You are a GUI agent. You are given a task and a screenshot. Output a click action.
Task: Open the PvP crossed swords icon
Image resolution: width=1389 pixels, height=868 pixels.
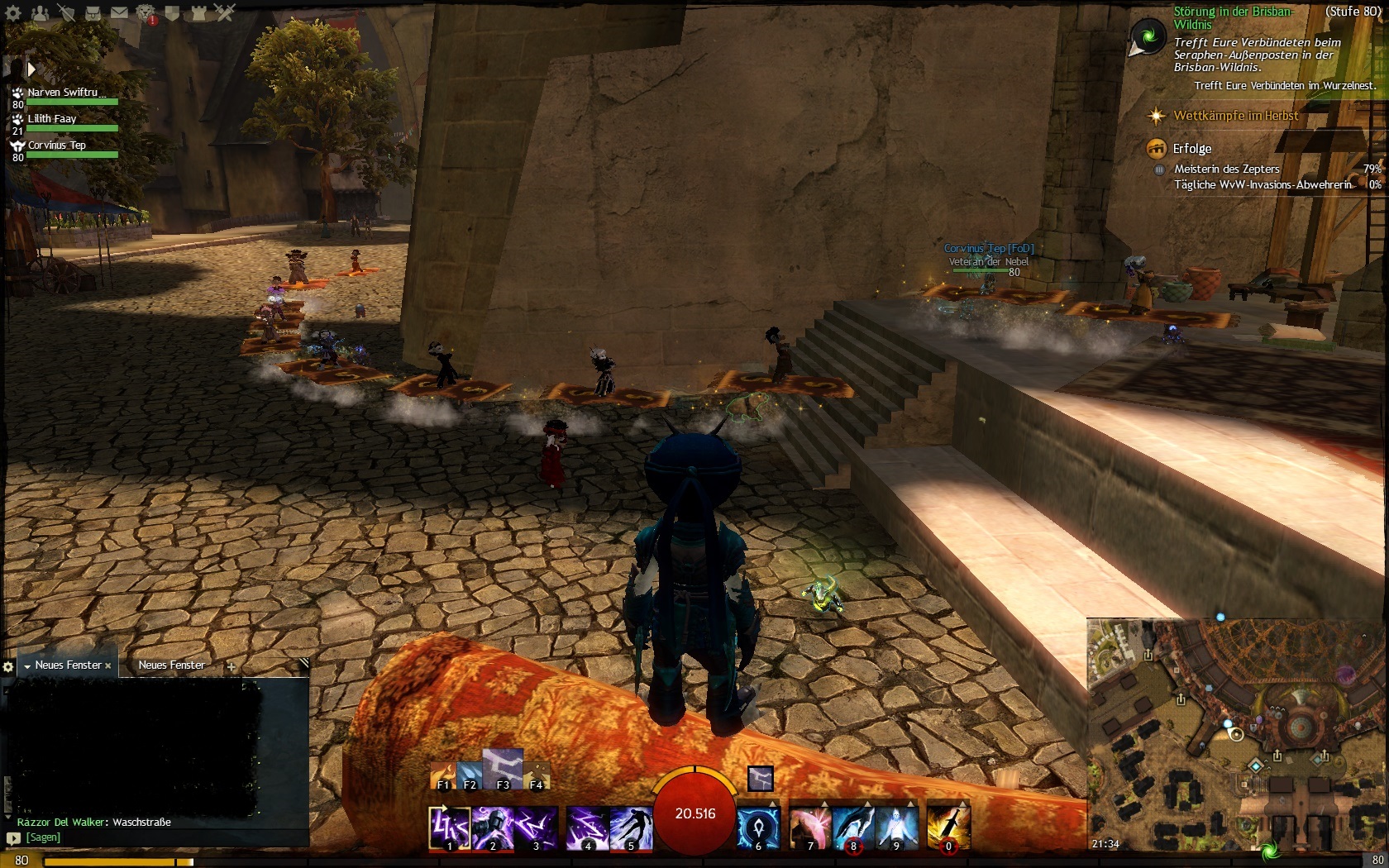[x=225, y=13]
